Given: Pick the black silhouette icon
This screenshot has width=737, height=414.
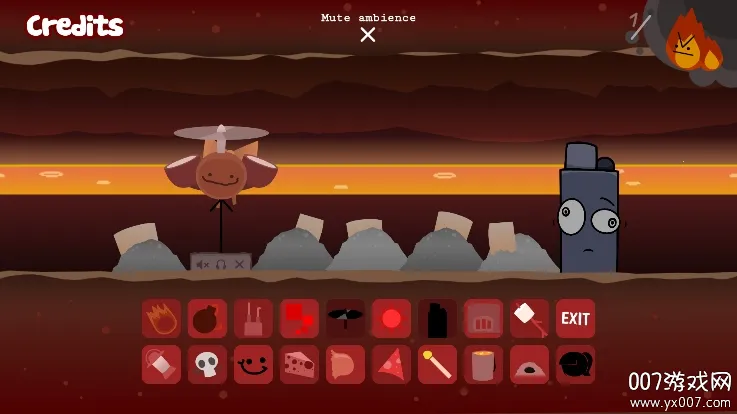Looking at the screenshot, I should (438, 319).
